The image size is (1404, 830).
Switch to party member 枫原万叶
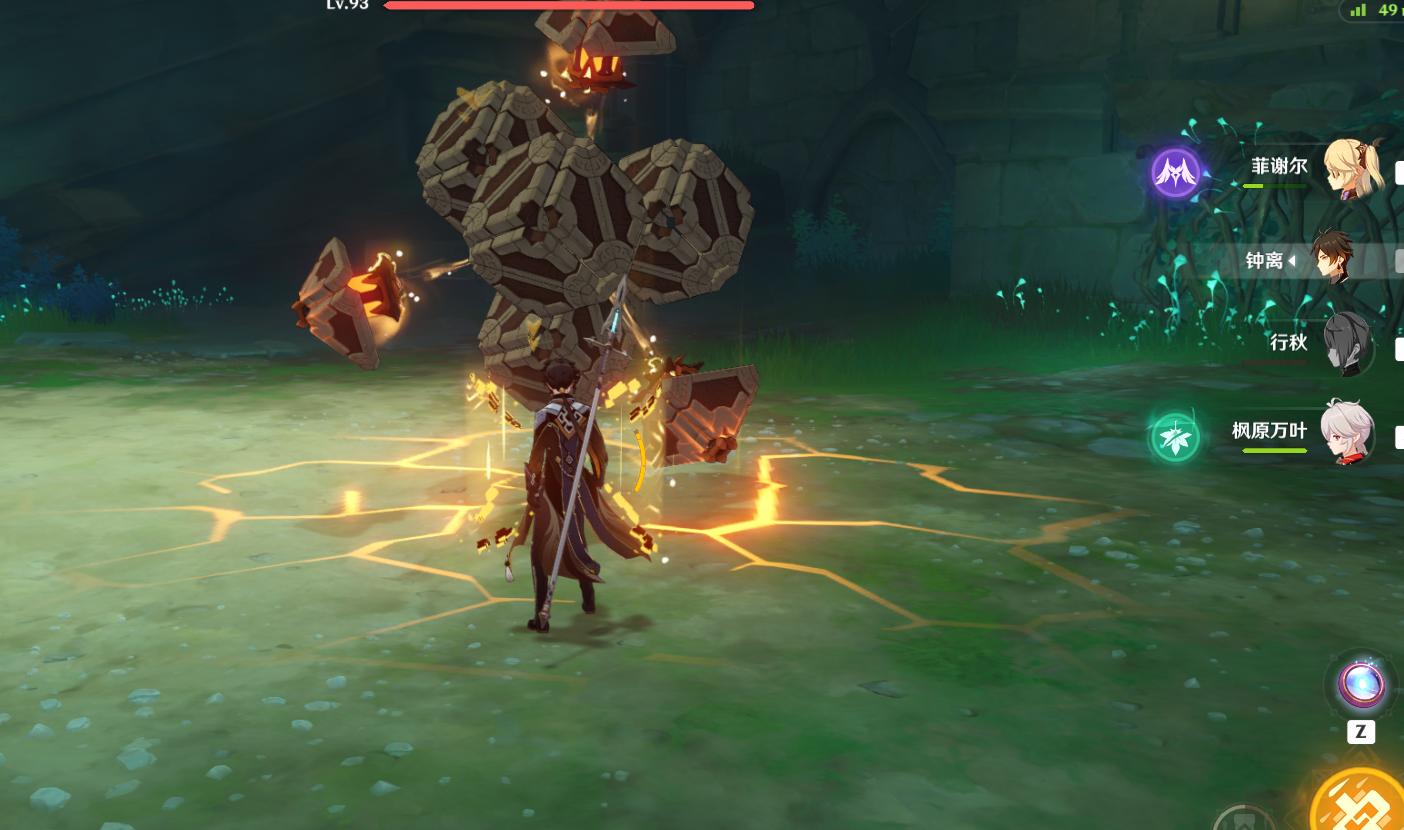pyautogui.click(x=1346, y=432)
